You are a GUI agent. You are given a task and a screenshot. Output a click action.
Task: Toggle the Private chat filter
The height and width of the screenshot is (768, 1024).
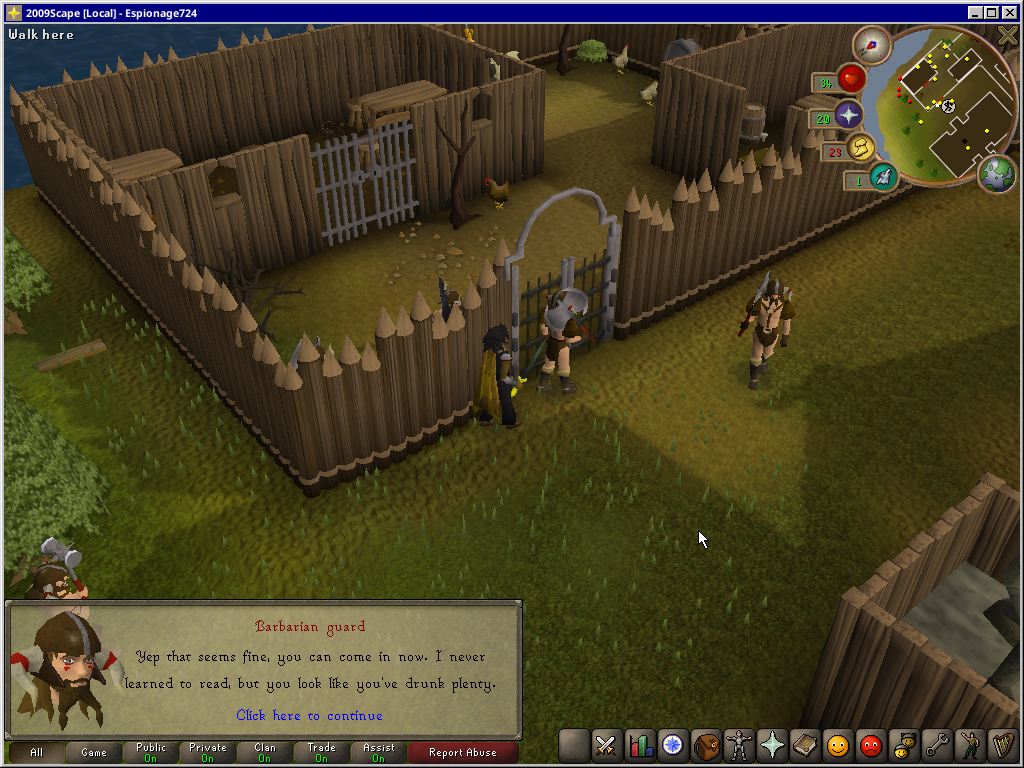click(x=208, y=752)
